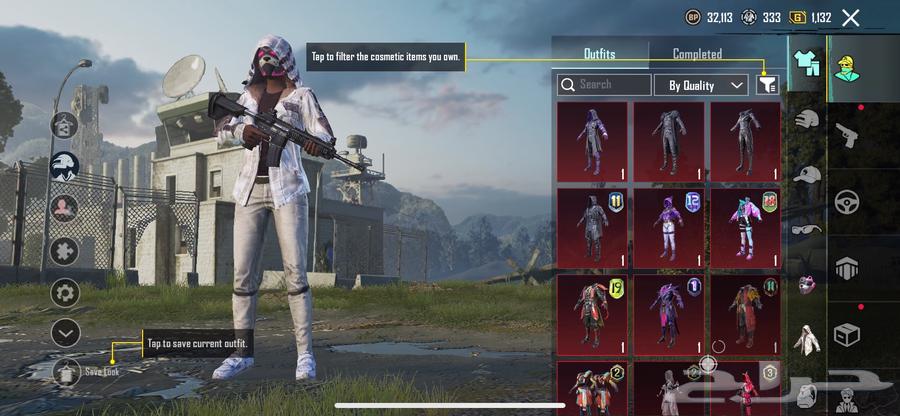
Task: Click the outfit Search field
Action: pyautogui.click(x=604, y=85)
